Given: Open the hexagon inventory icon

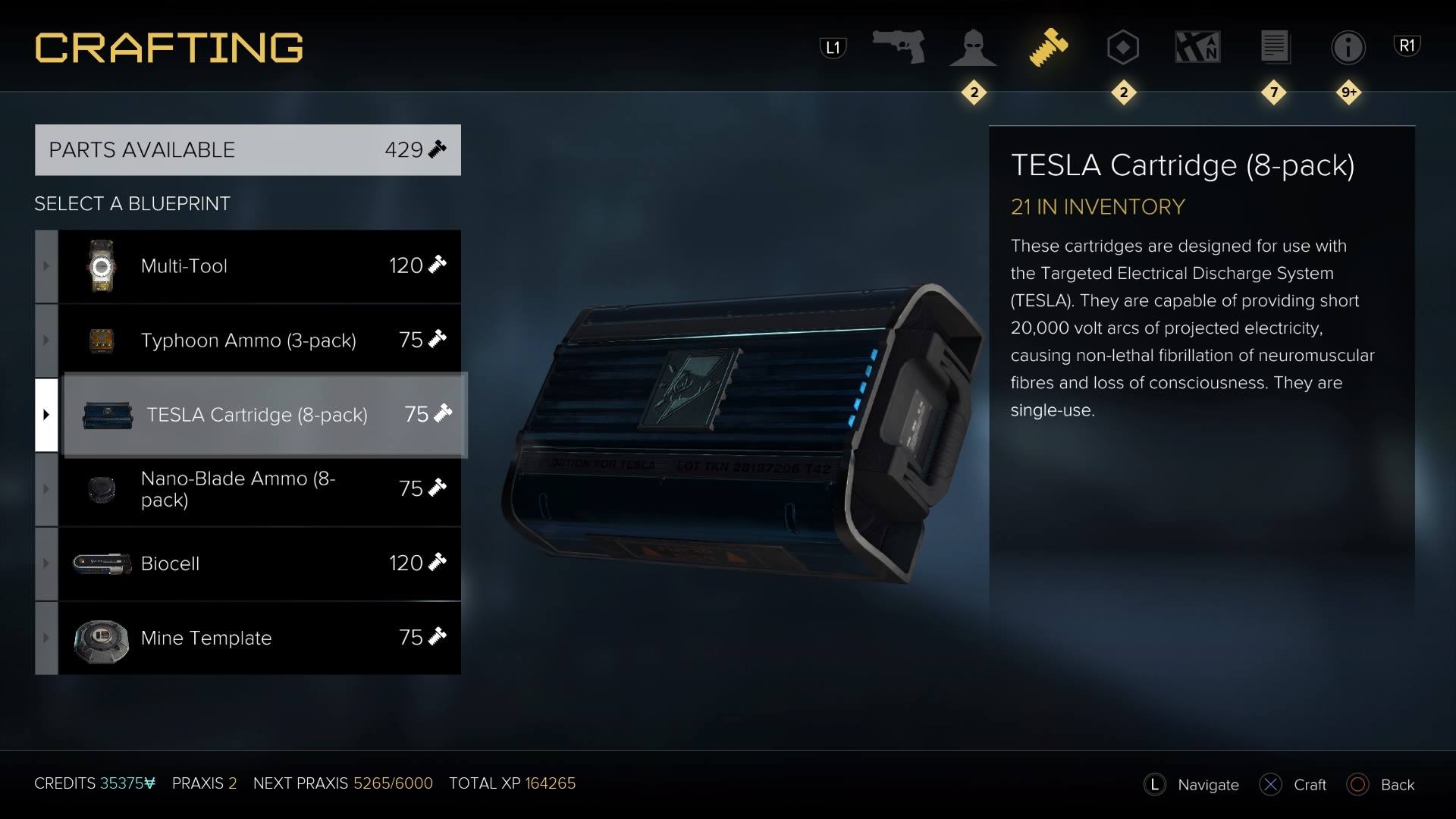Looking at the screenshot, I should tap(1122, 47).
